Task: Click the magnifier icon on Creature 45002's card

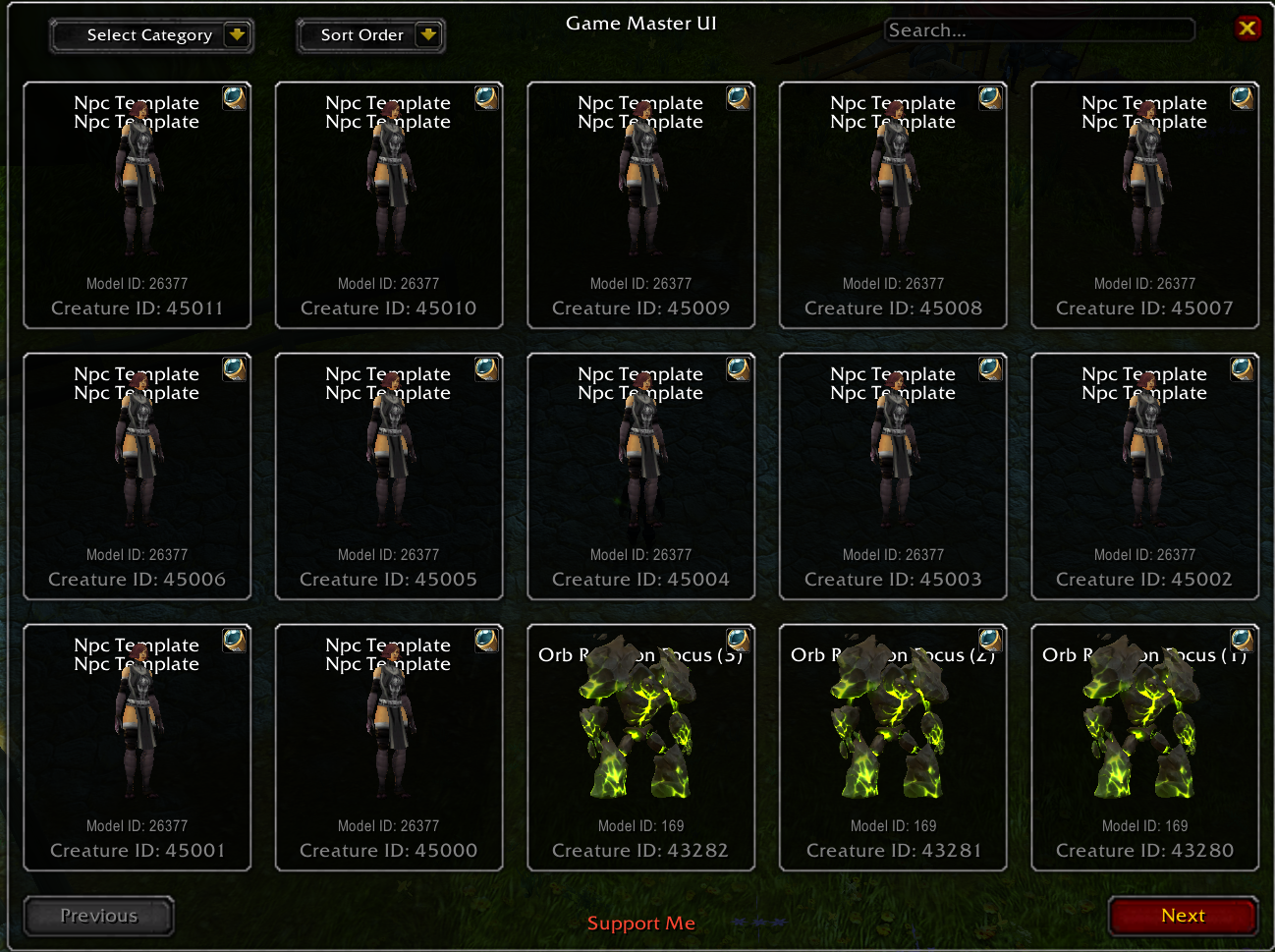Action: 1242,368
